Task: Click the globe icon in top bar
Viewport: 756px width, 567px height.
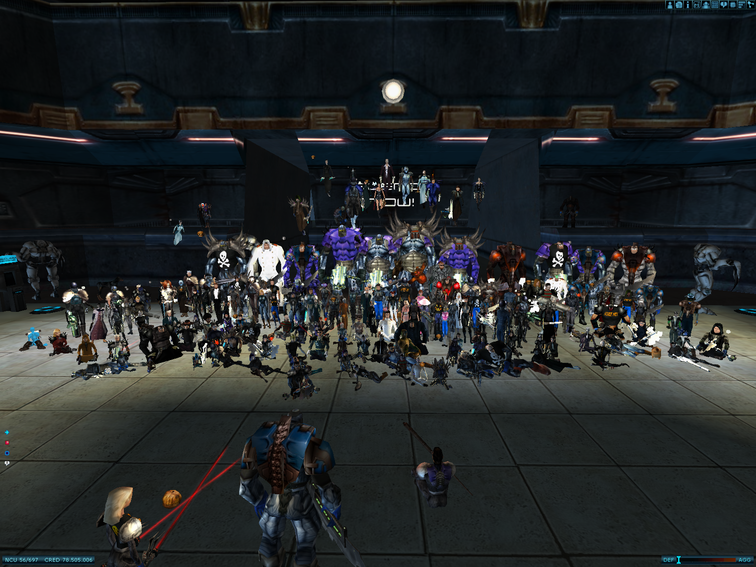Action: click(678, 5)
